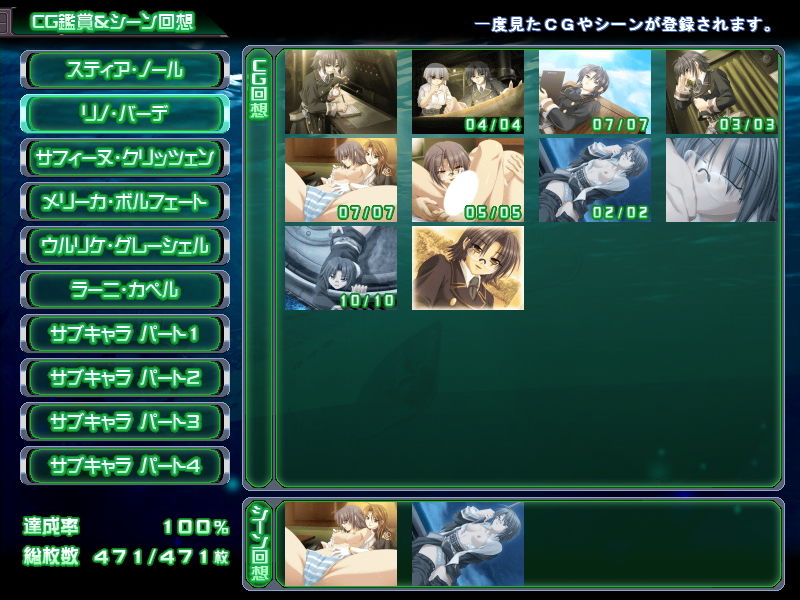Viewport: 800px width, 600px height.
Task: Open the サフィーヌ・クリッツェン gallery
Action: [x=125, y=158]
